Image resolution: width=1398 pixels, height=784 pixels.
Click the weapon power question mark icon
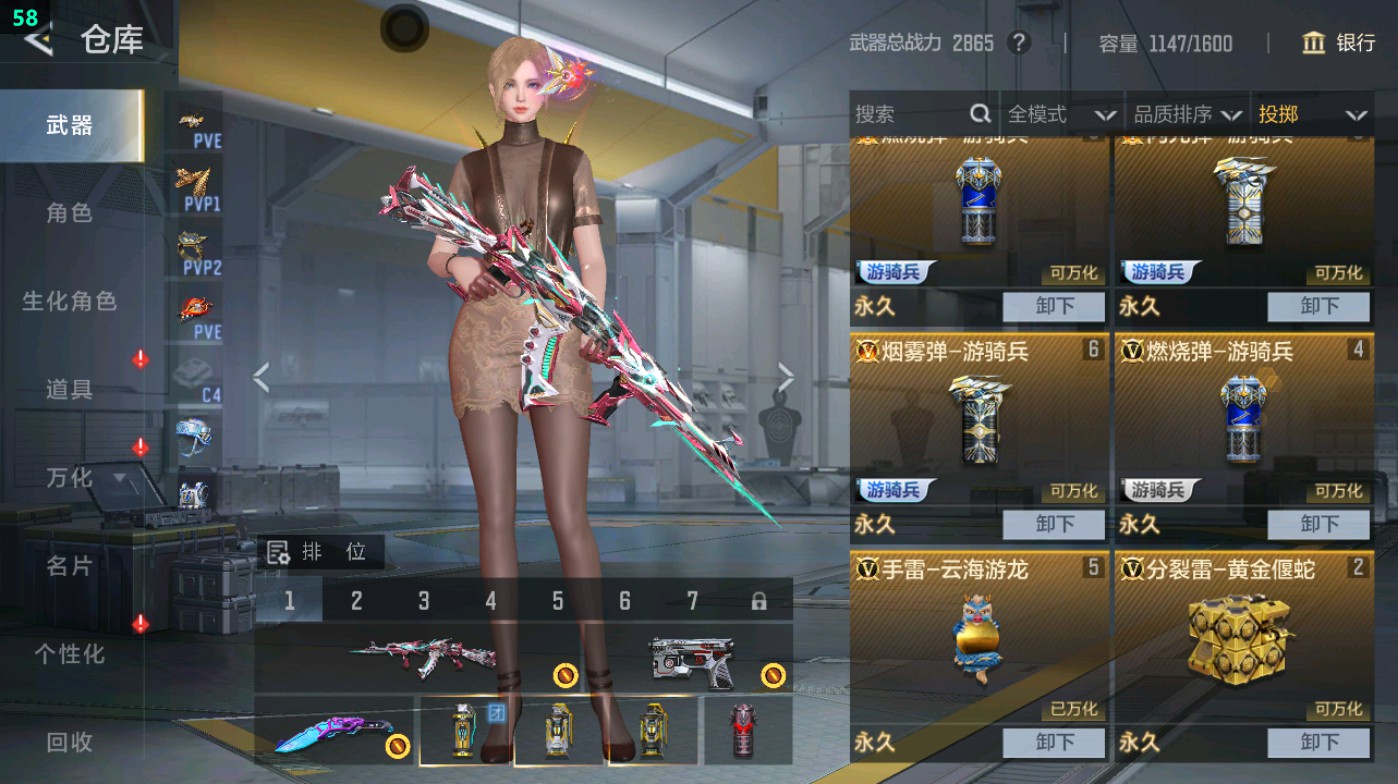[1019, 43]
